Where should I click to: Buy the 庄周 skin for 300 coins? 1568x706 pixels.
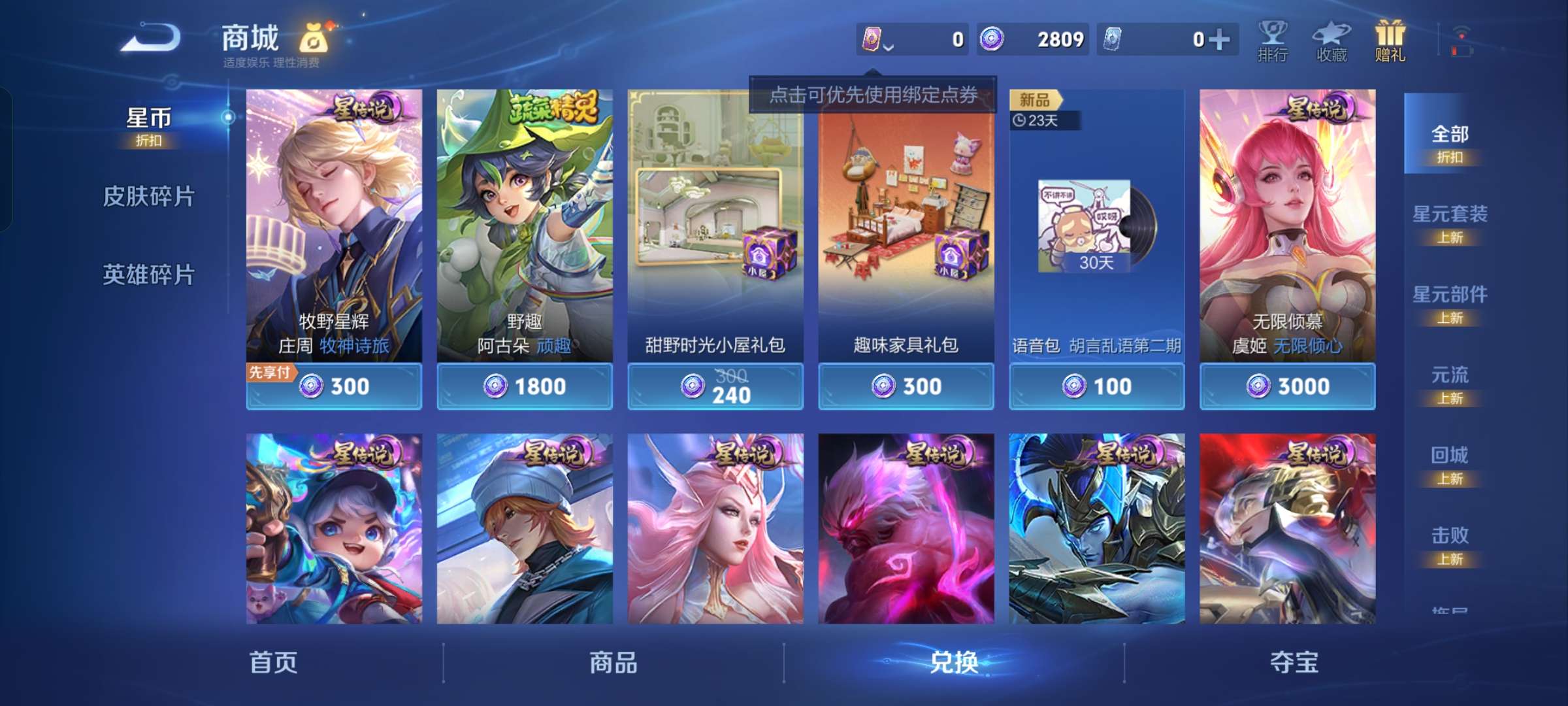pos(334,386)
